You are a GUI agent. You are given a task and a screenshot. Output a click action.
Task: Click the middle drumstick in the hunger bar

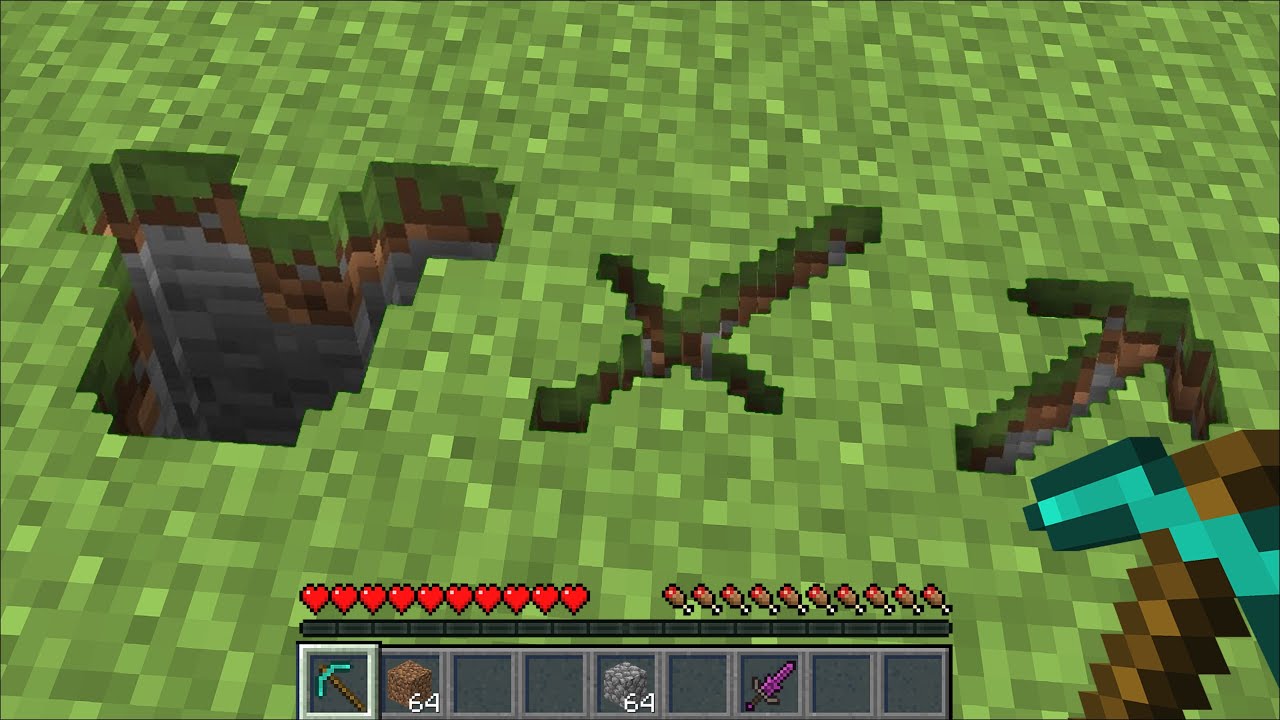tap(807, 593)
